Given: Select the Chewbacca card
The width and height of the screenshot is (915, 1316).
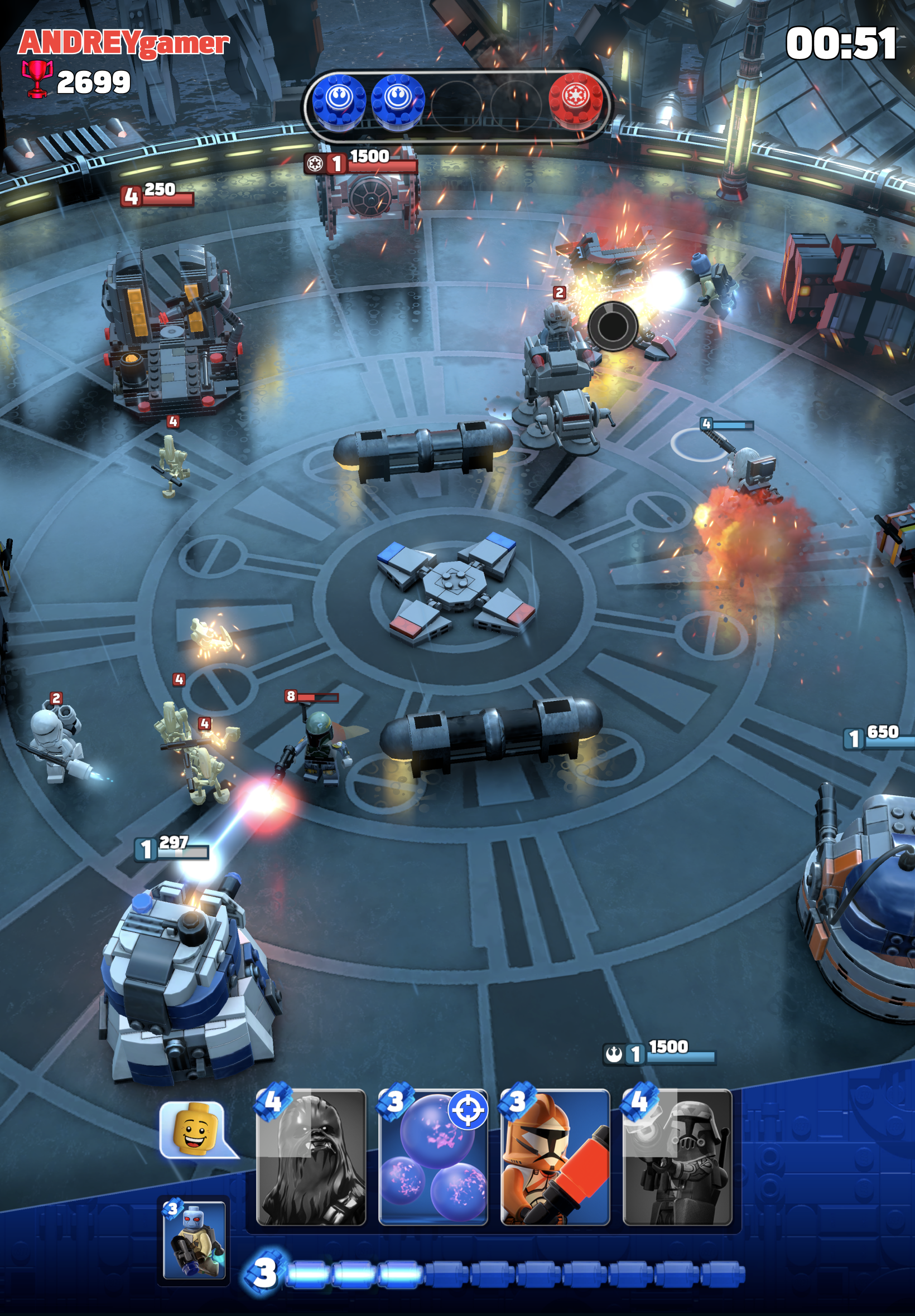Looking at the screenshot, I should point(311,1157).
